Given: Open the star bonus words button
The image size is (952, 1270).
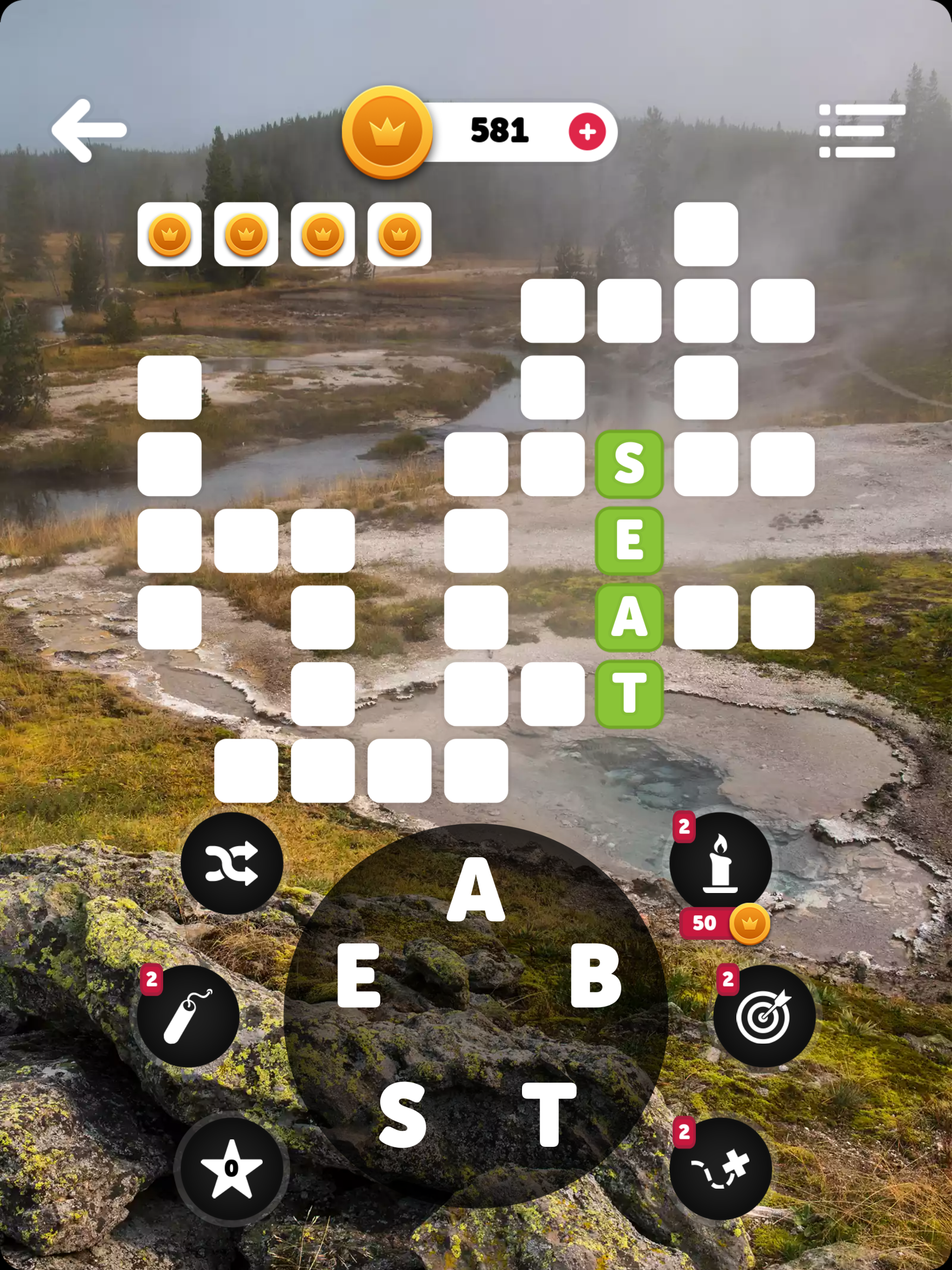Looking at the screenshot, I should (231, 1168).
